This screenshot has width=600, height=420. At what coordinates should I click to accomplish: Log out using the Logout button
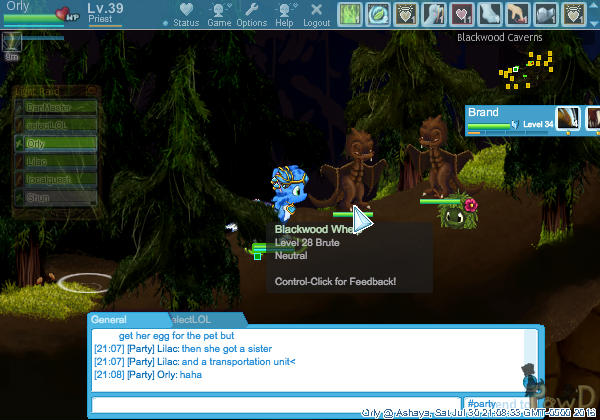click(x=316, y=15)
